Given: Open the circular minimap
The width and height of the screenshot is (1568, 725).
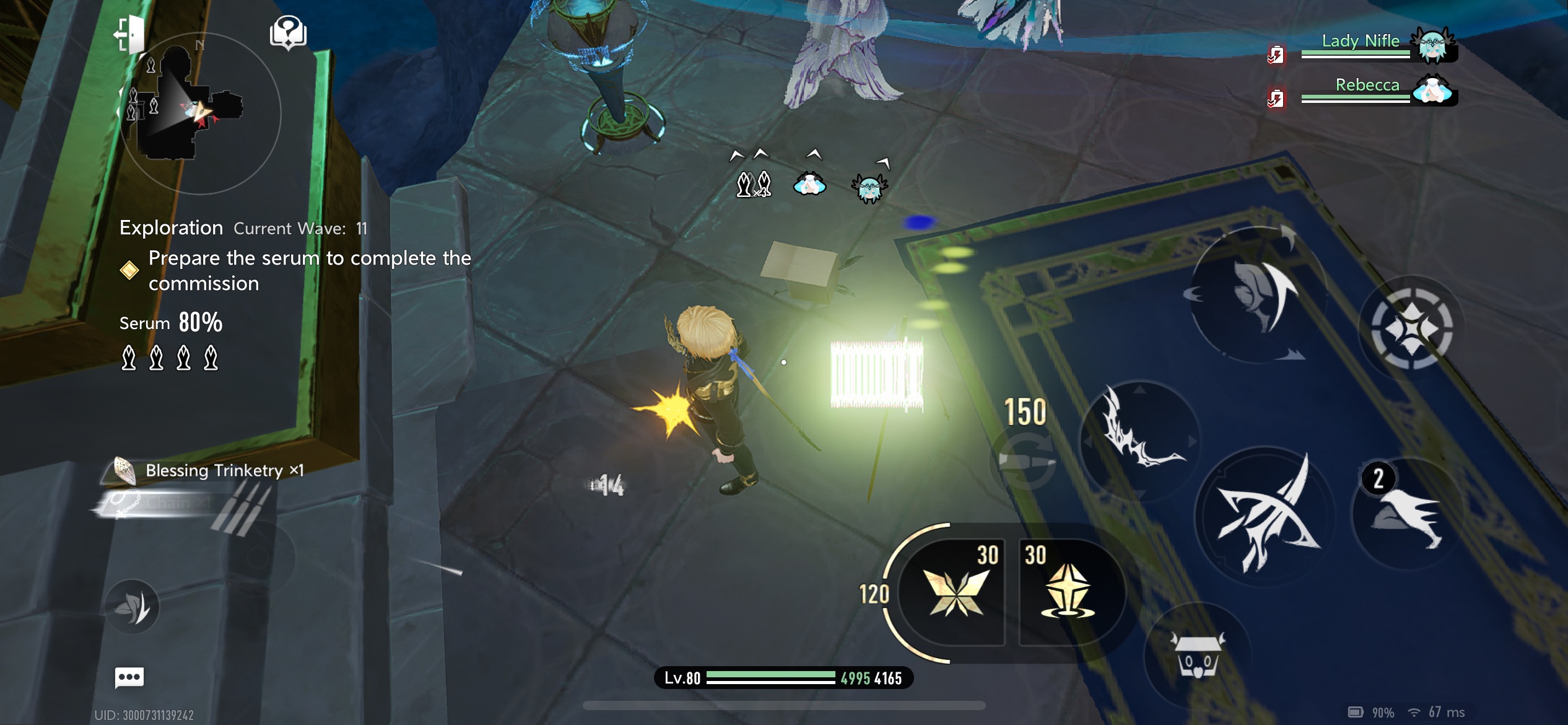Looking at the screenshot, I should (199, 113).
